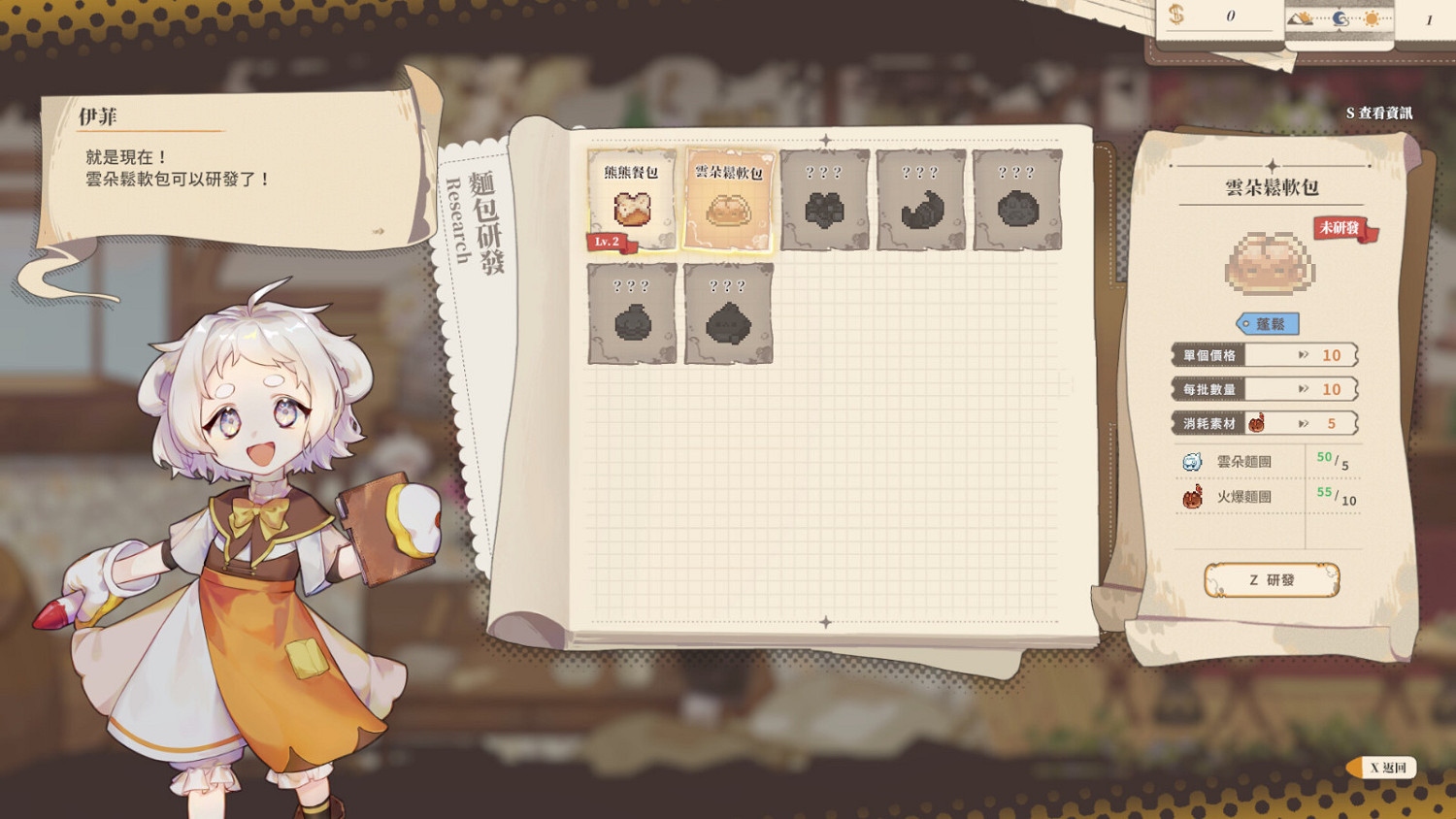Click the sunrise mountain icon on the time bar

tap(1299, 18)
